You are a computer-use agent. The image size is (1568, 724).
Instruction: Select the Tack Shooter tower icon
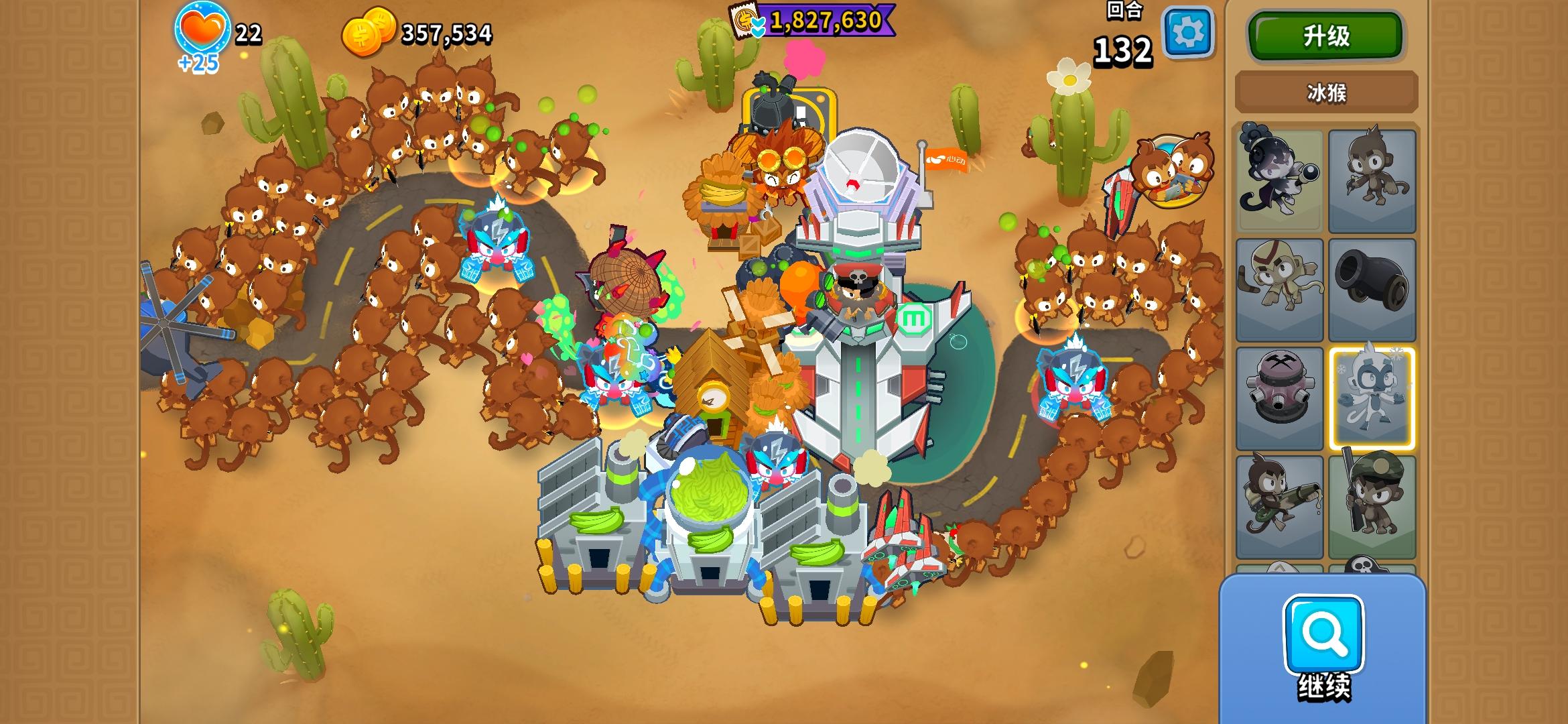click(x=1281, y=396)
